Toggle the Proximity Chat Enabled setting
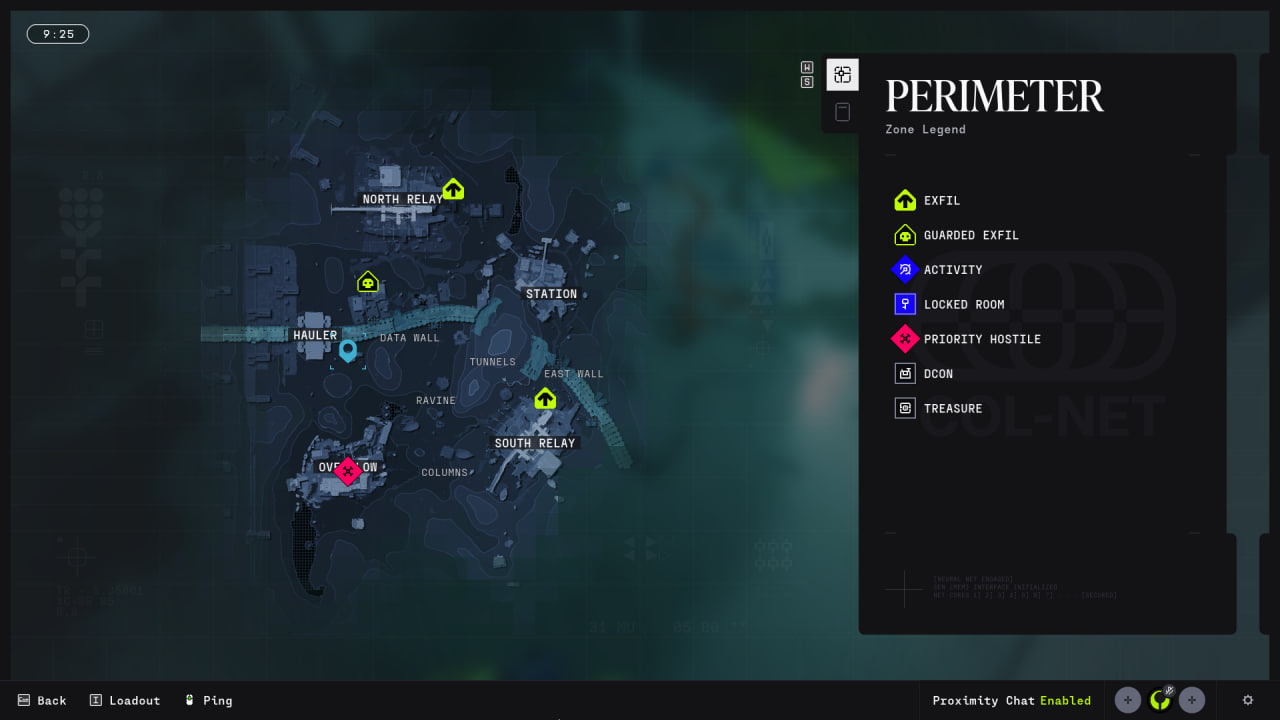1280x720 pixels. [x=1011, y=700]
